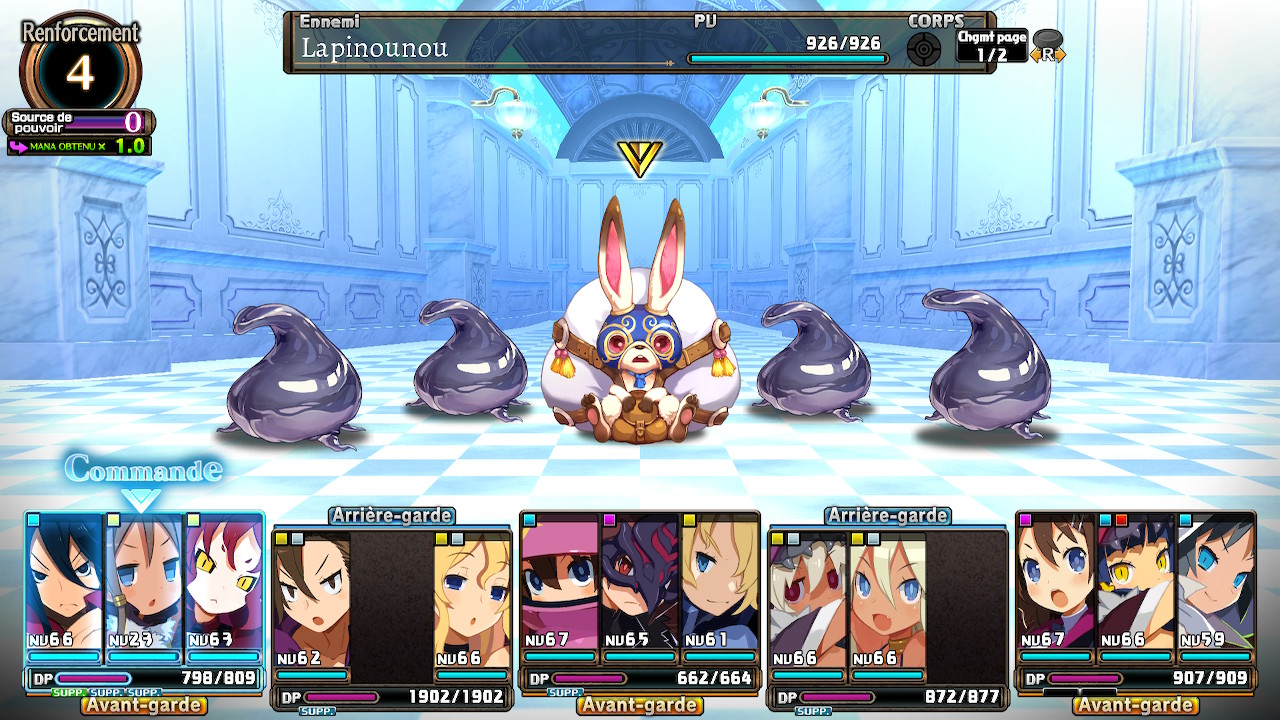Click the SUPP badge under the leftmost brigade
1280x720 pixels.
coord(70,692)
